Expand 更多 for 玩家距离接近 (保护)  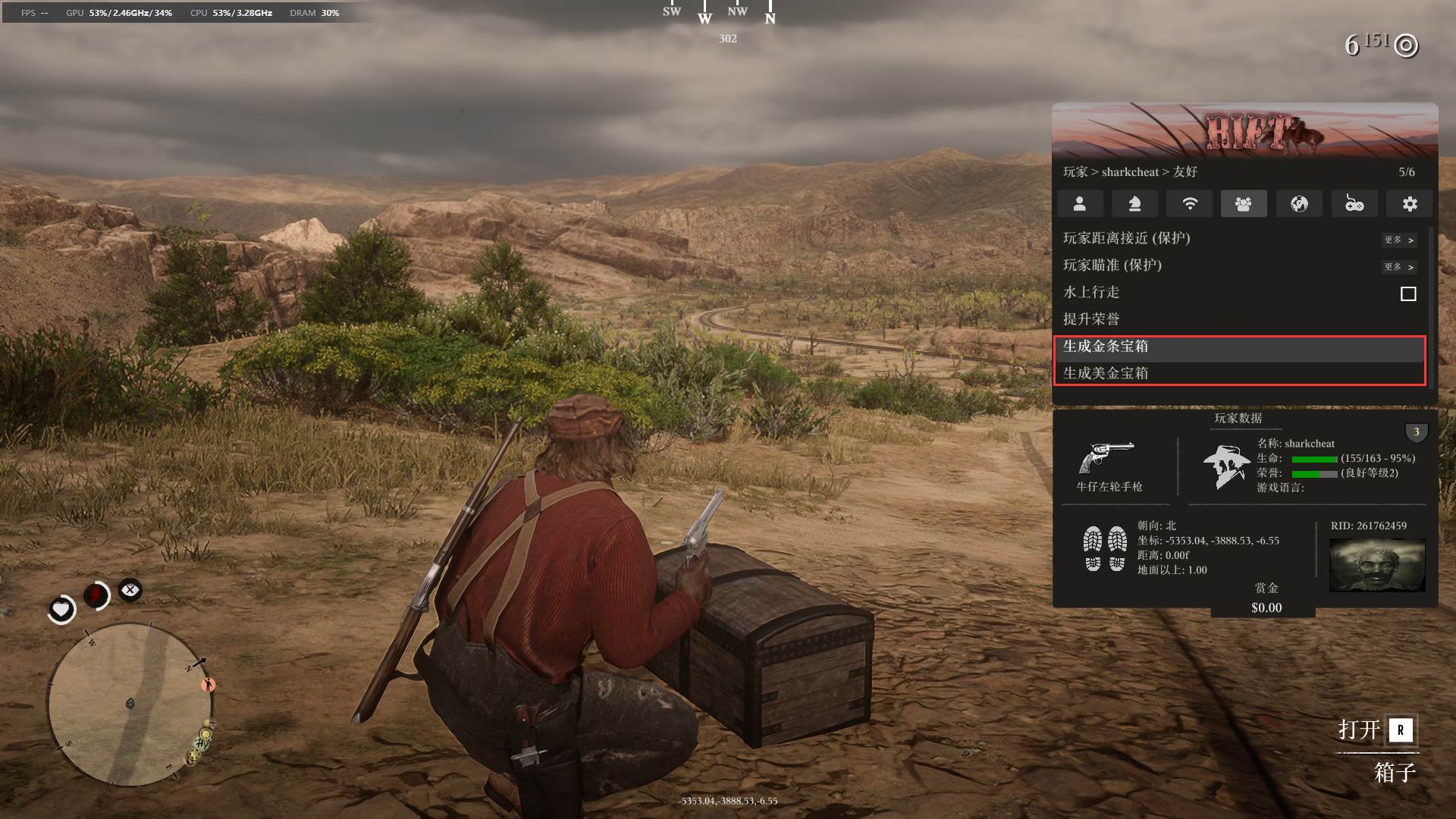click(x=1398, y=240)
